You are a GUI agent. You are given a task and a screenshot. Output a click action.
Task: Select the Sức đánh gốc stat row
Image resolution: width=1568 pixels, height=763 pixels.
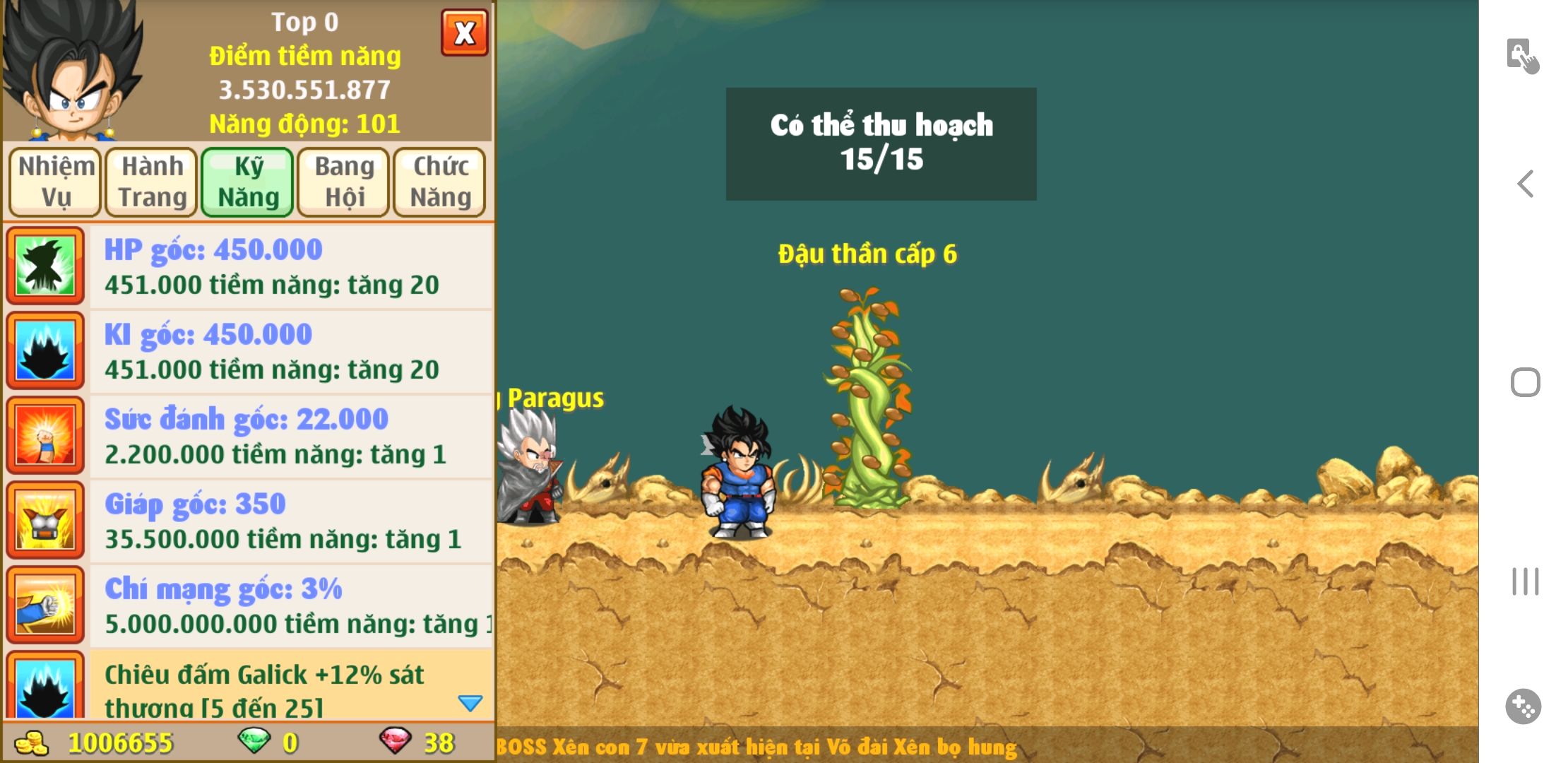coord(290,437)
